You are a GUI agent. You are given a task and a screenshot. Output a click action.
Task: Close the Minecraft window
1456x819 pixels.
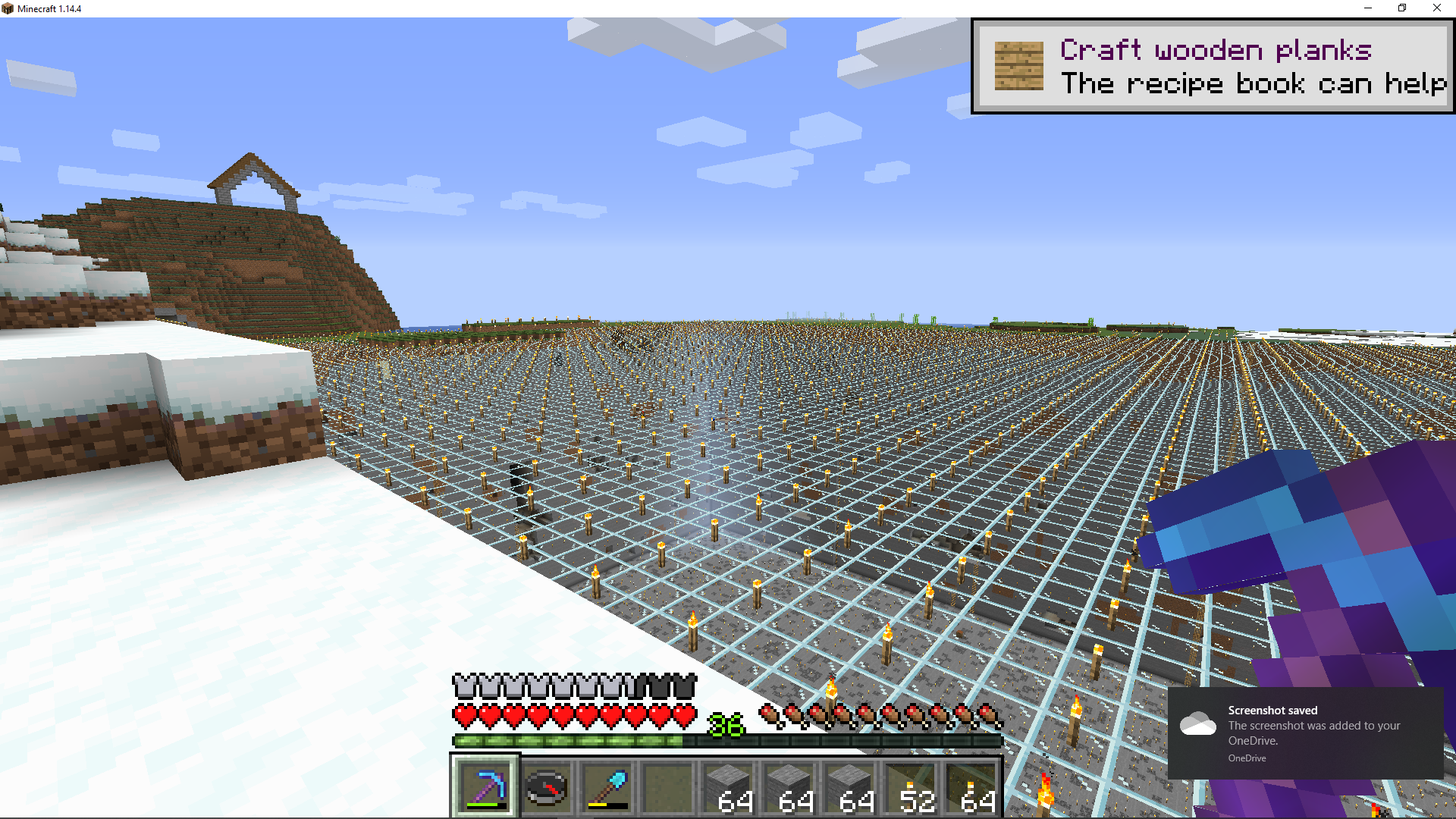pyautogui.click(x=1436, y=8)
